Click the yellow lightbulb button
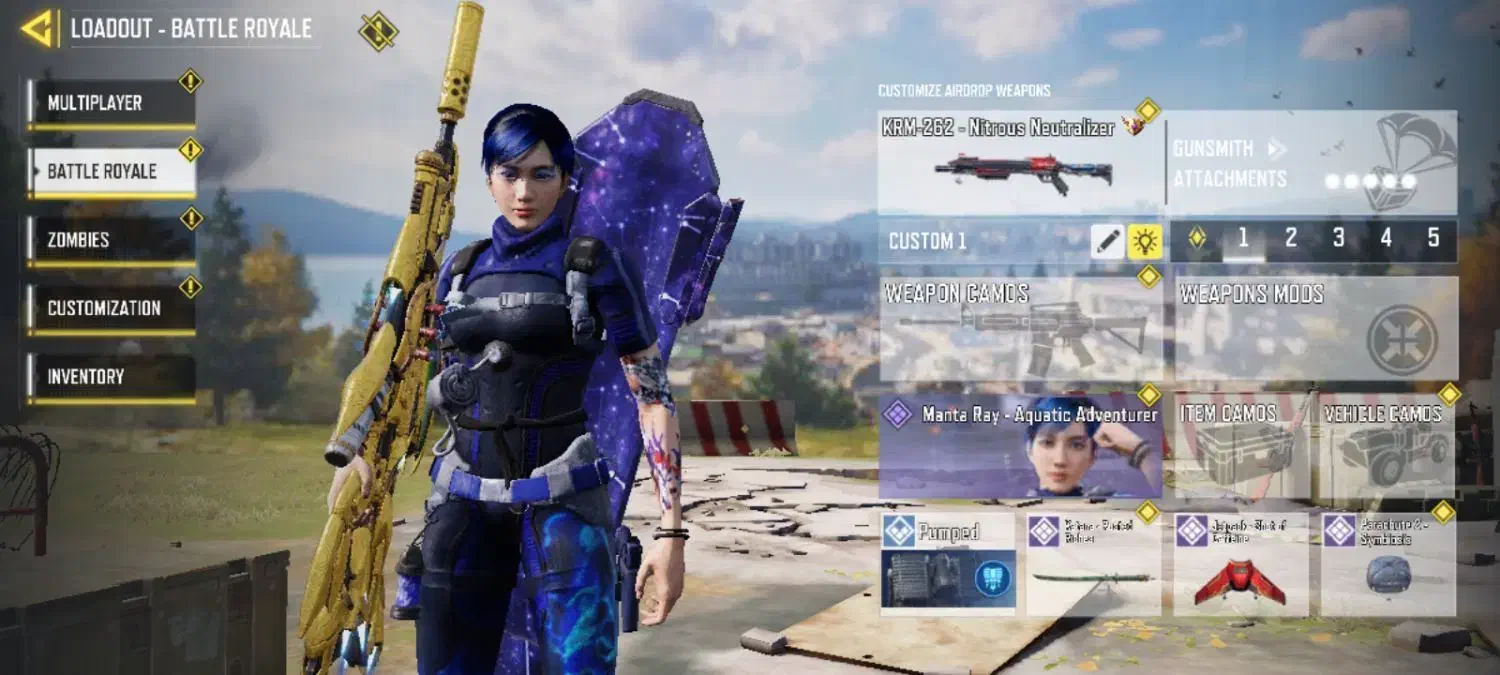 [x=1144, y=241]
